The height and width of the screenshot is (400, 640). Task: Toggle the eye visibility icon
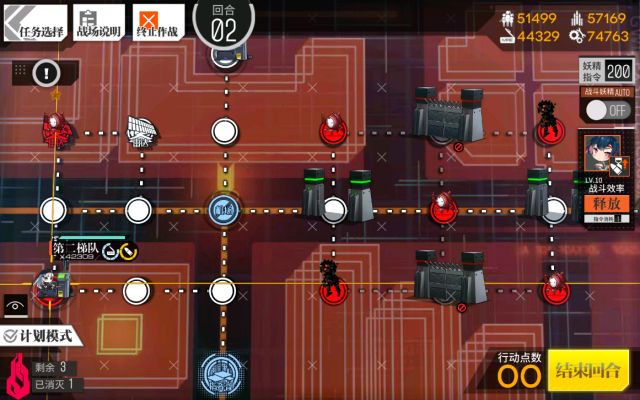click(16, 303)
